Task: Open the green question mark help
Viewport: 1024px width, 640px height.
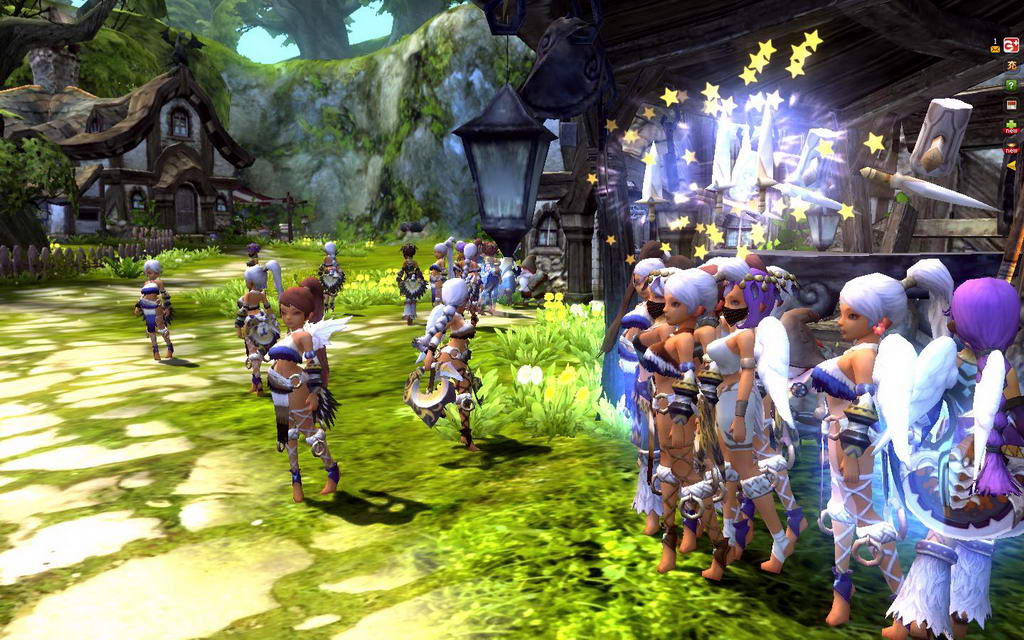Action: point(1011,86)
